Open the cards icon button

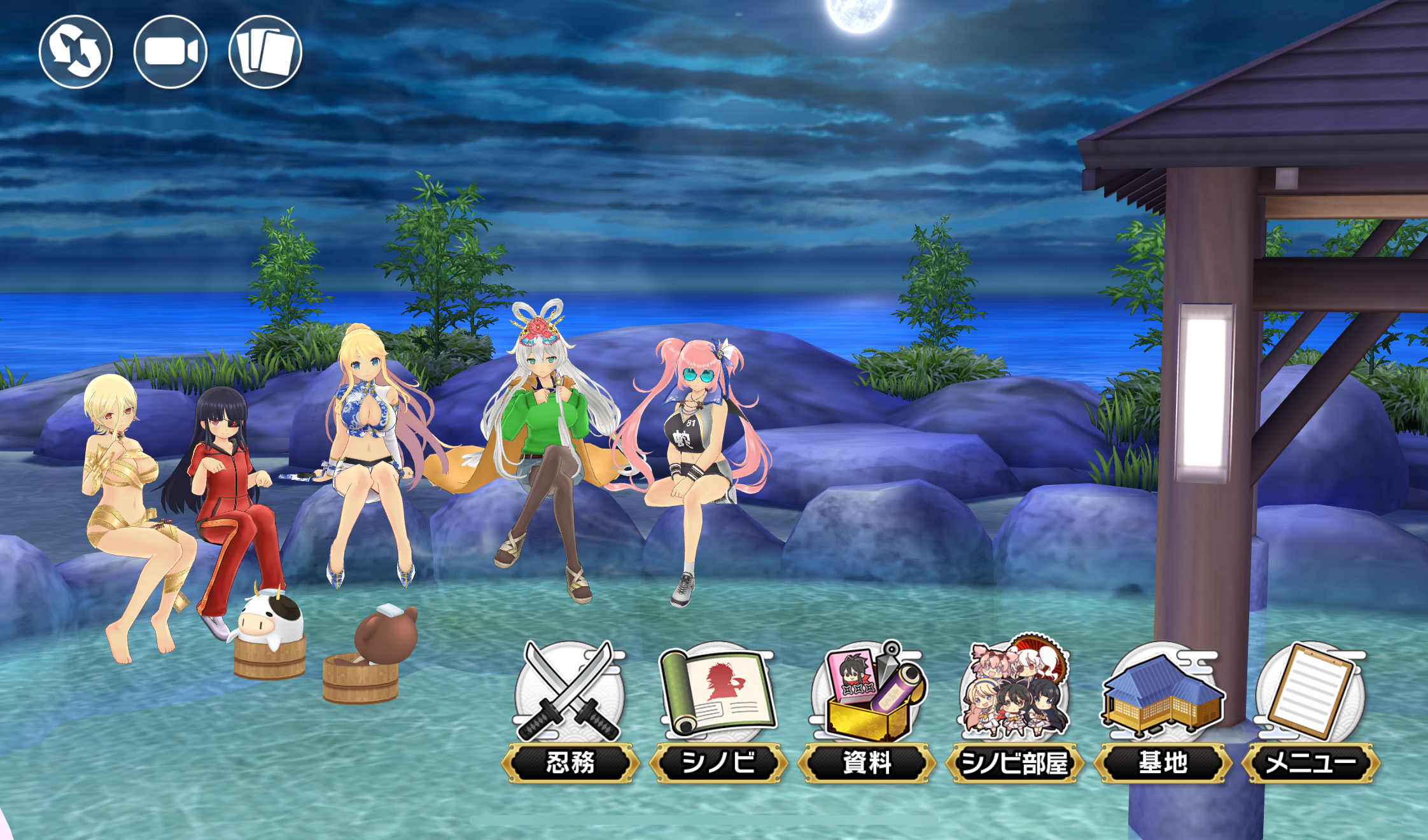click(265, 52)
